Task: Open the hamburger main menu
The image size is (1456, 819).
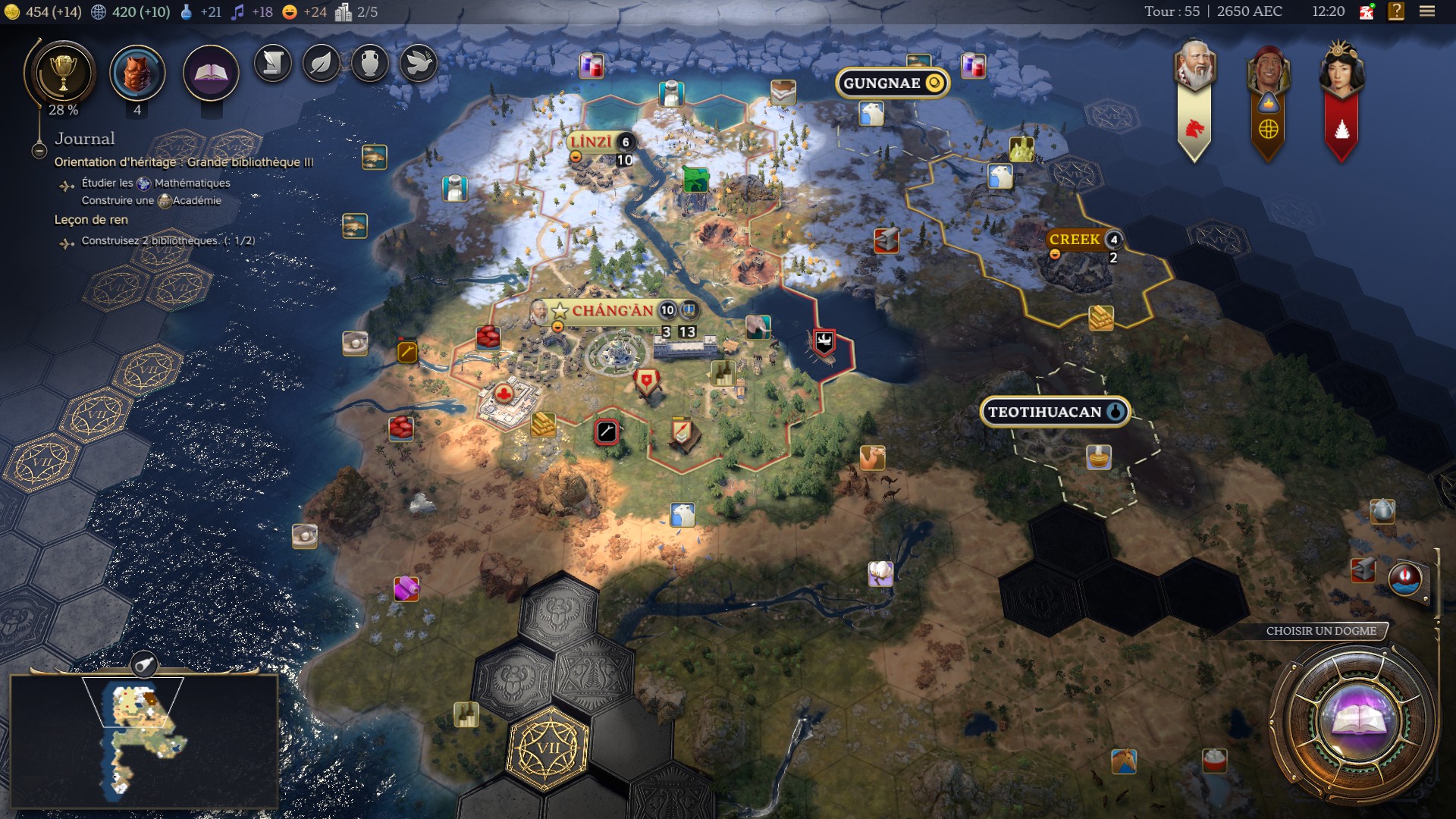Action: click(x=1426, y=12)
